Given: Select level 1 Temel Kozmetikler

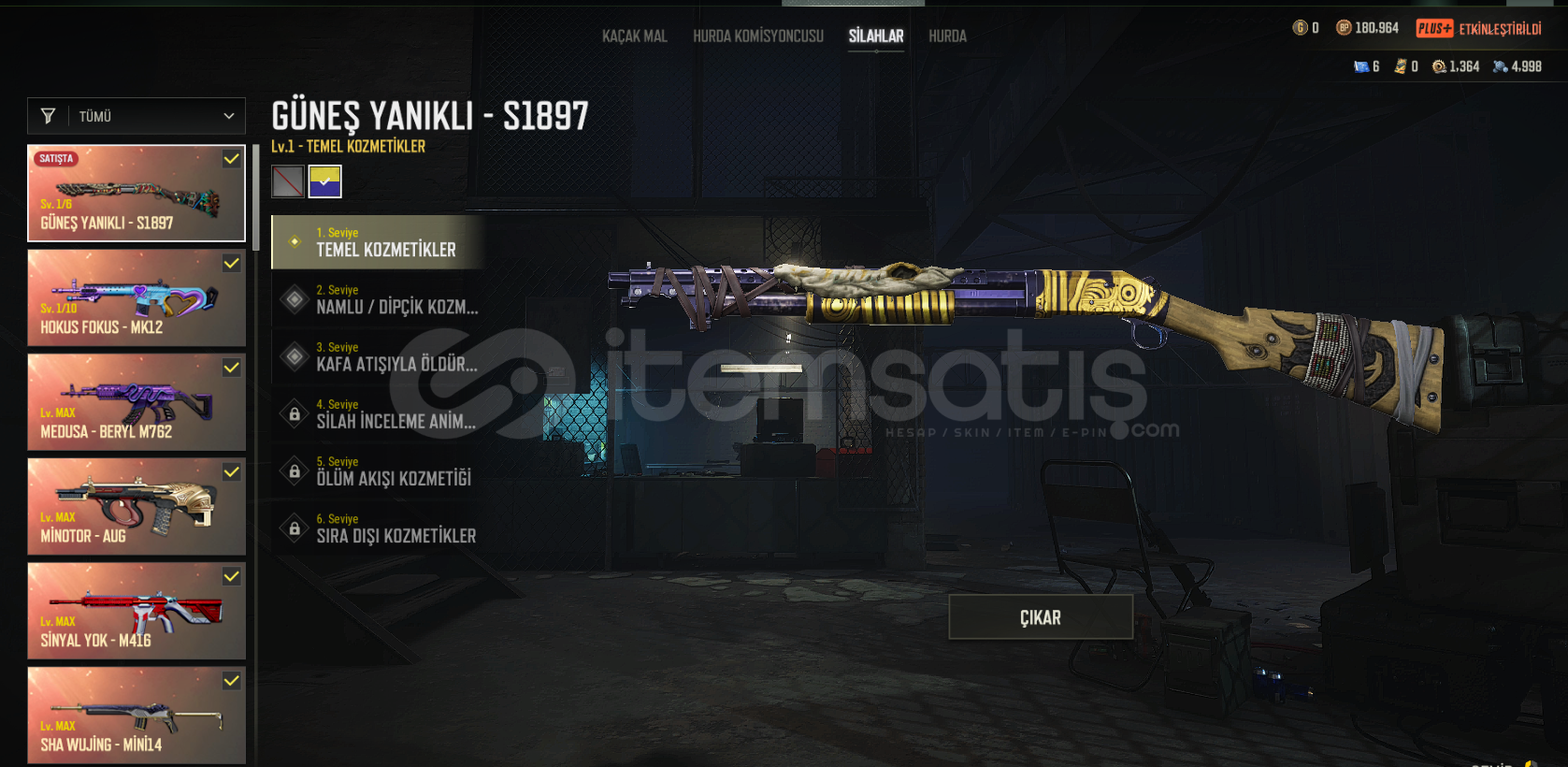Looking at the screenshot, I should pyautogui.click(x=378, y=242).
